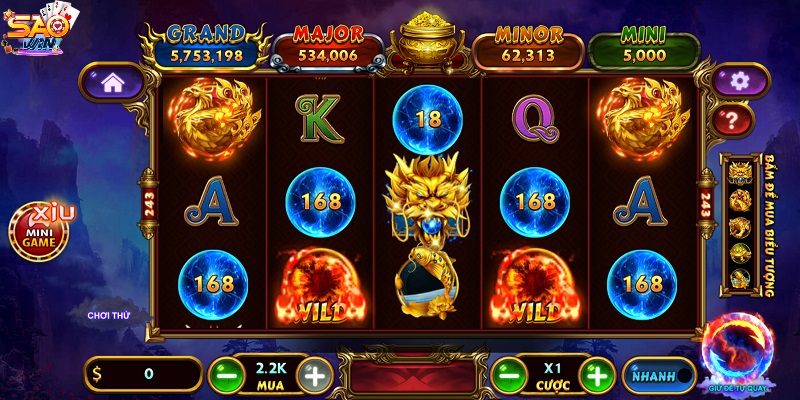Open the home menu button
The width and height of the screenshot is (800, 400).
(111, 83)
